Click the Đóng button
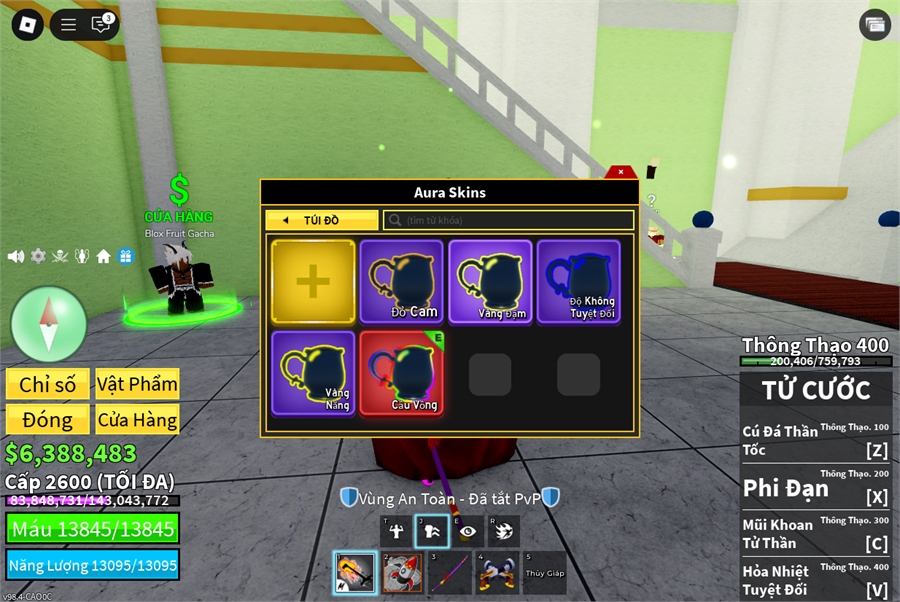 pyautogui.click(x=48, y=420)
